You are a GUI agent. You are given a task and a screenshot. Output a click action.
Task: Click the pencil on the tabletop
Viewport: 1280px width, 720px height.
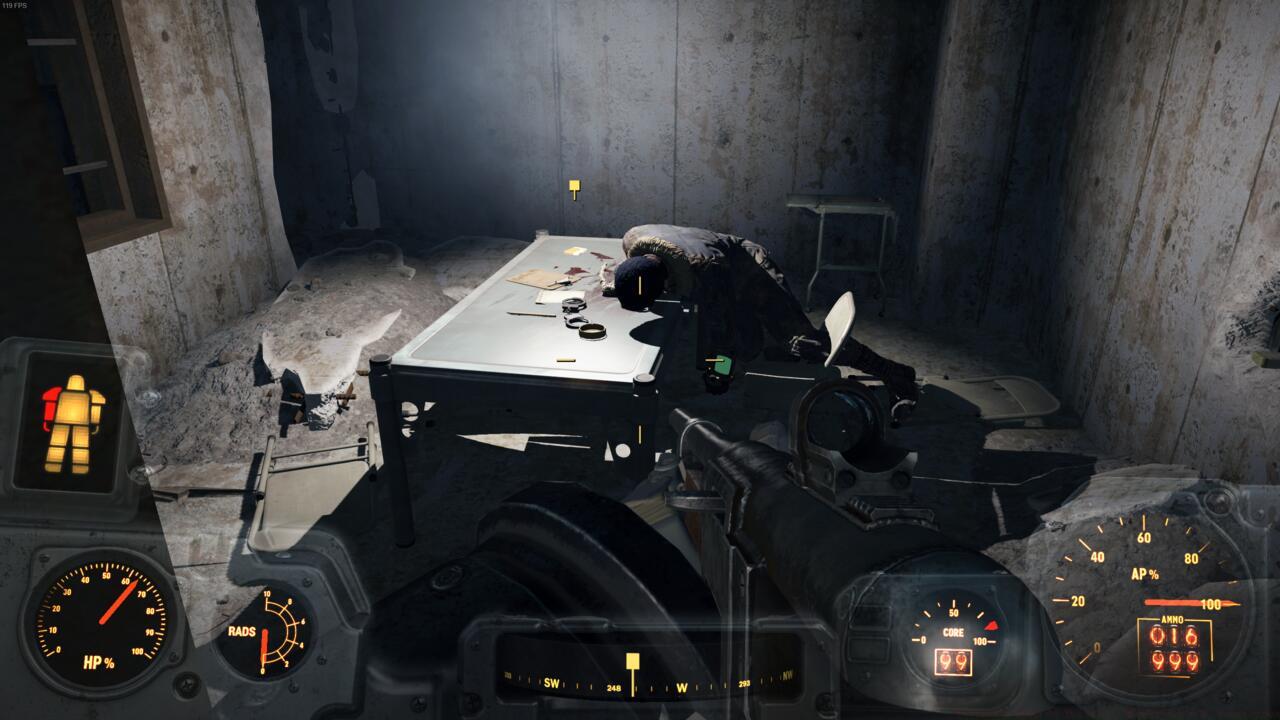coord(531,316)
